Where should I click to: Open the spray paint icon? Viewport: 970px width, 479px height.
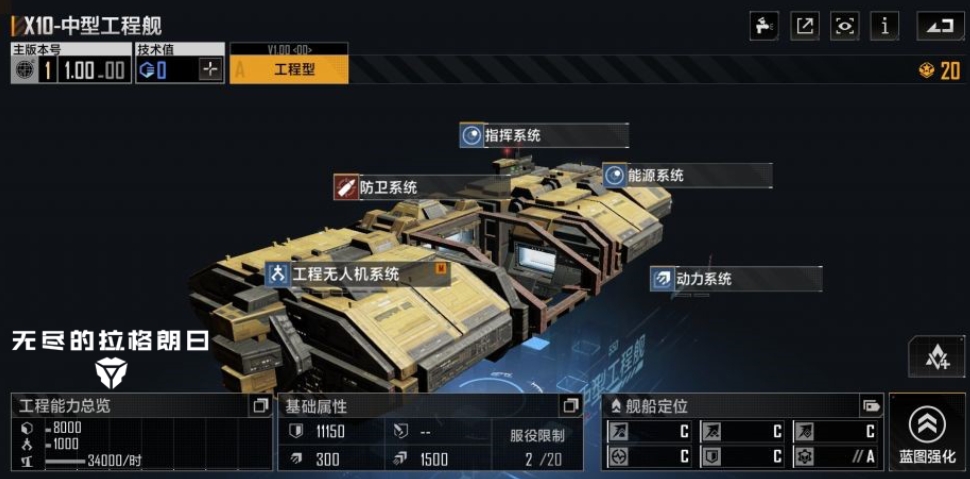point(765,26)
